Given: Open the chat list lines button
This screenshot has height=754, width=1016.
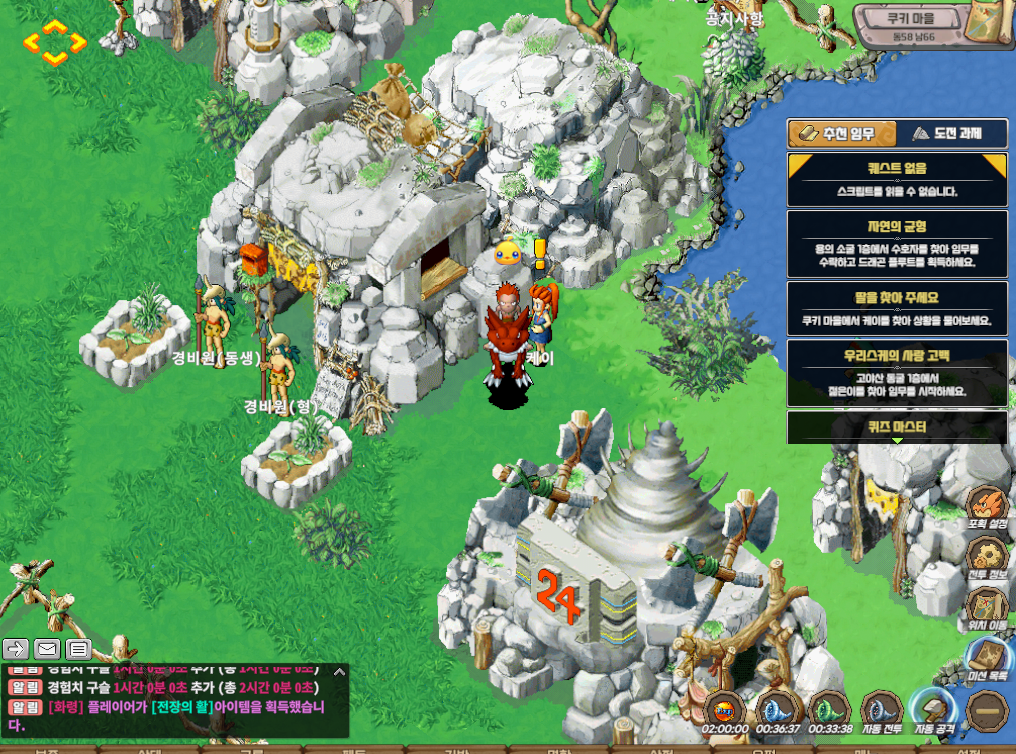Looking at the screenshot, I should coord(78,649).
